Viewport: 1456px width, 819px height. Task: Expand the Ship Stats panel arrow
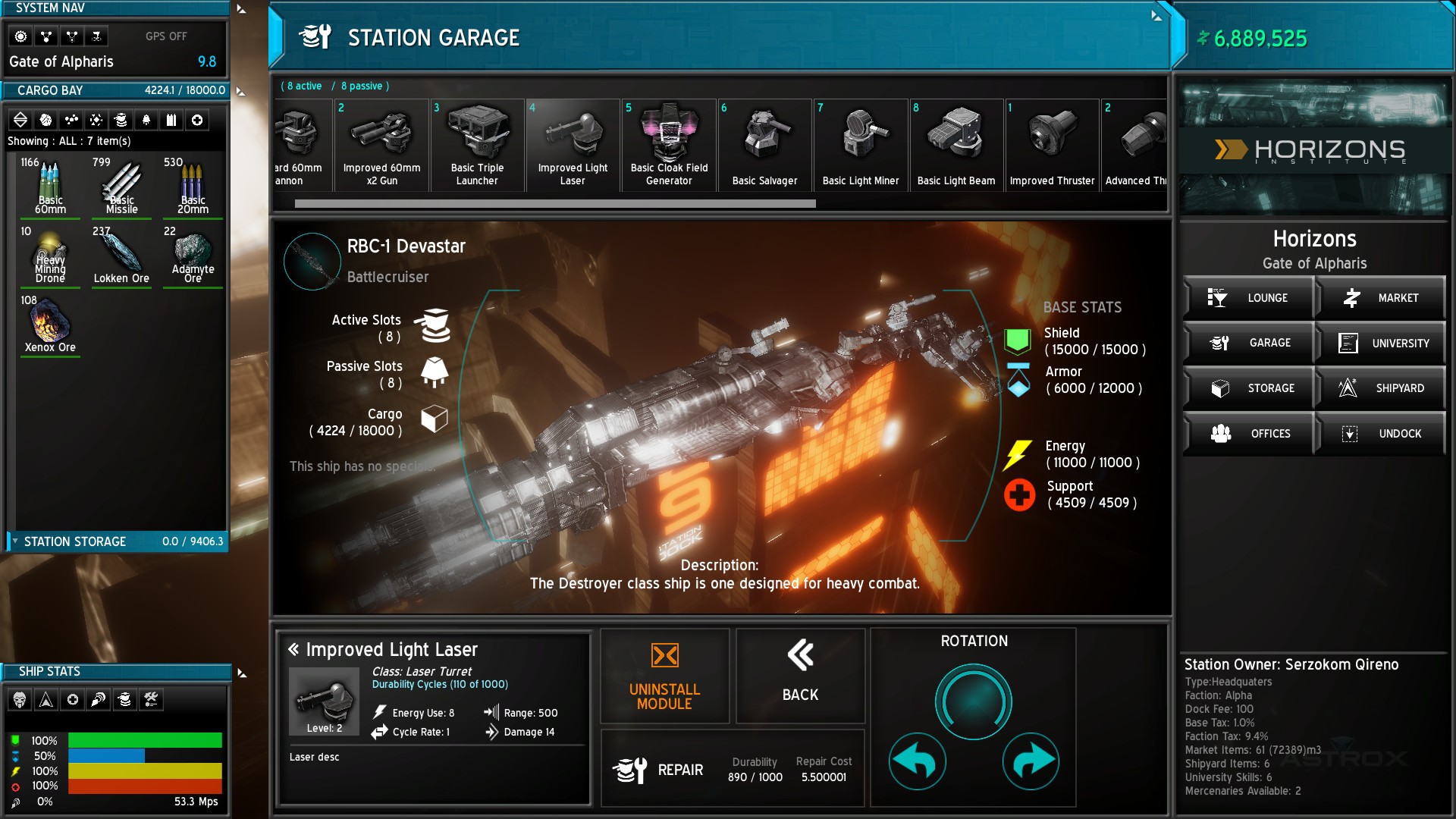point(241,671)
